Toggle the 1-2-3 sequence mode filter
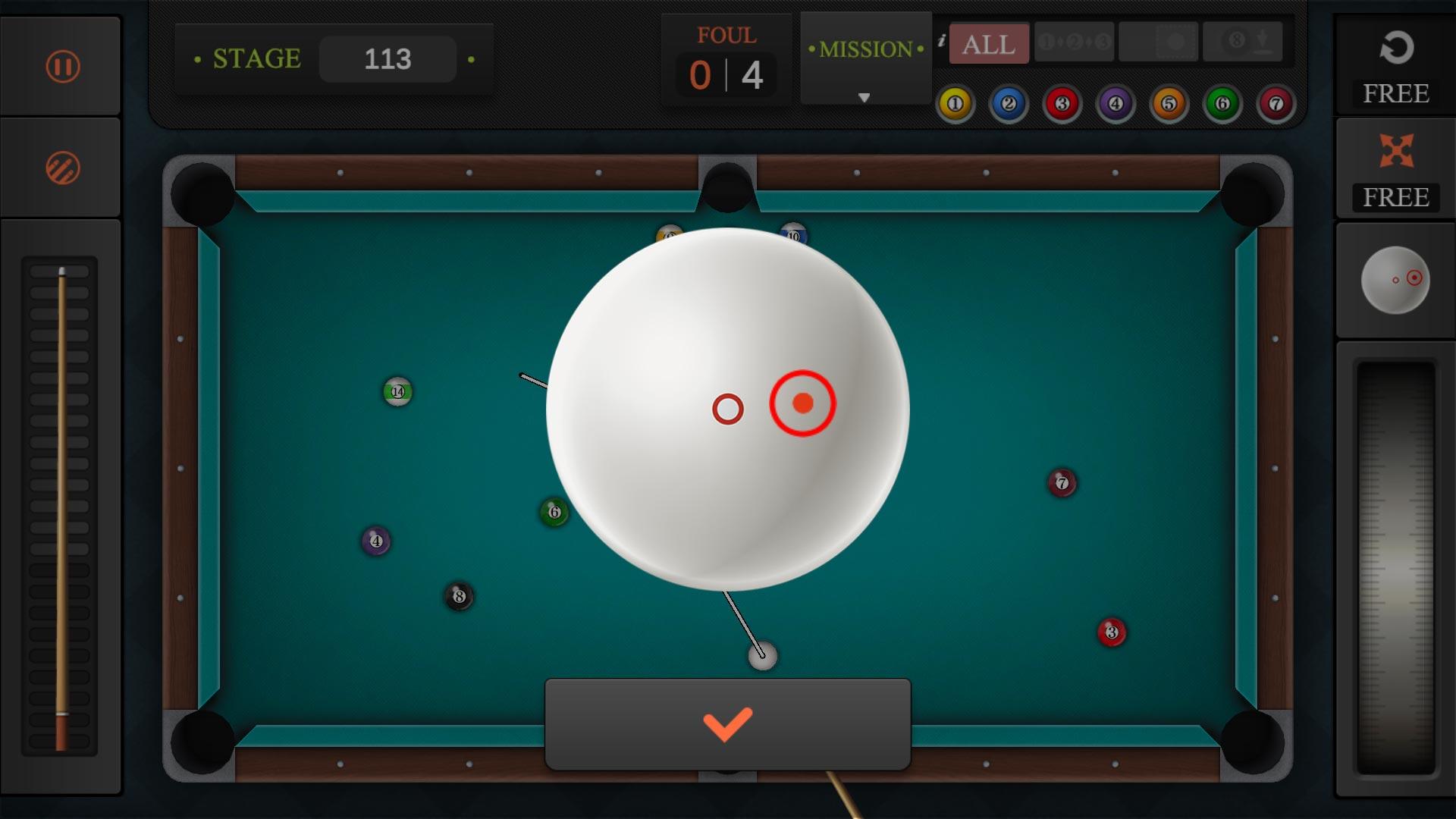 (x=1073, y=43)
